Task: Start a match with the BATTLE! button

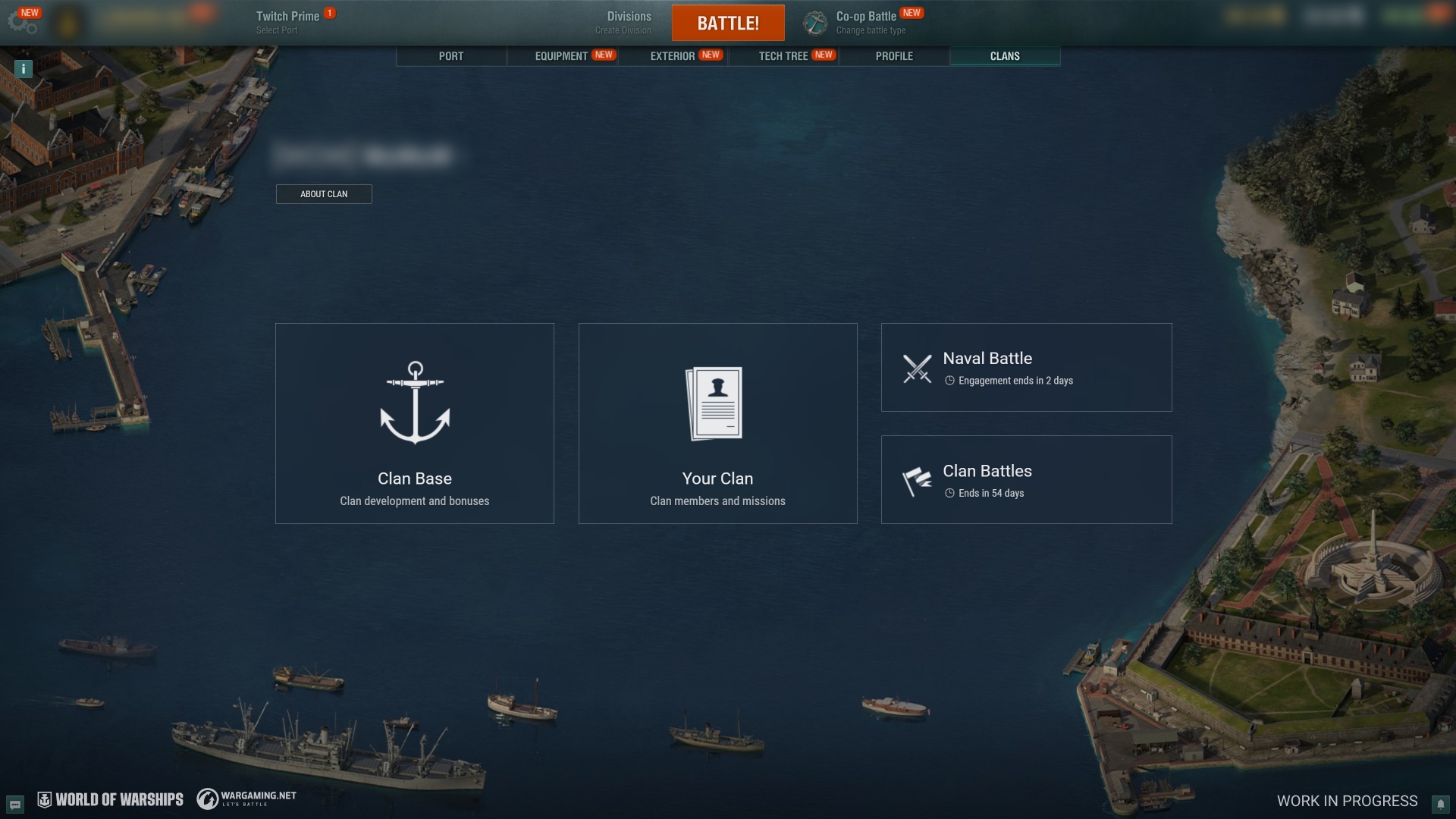Action: [728, 23]
